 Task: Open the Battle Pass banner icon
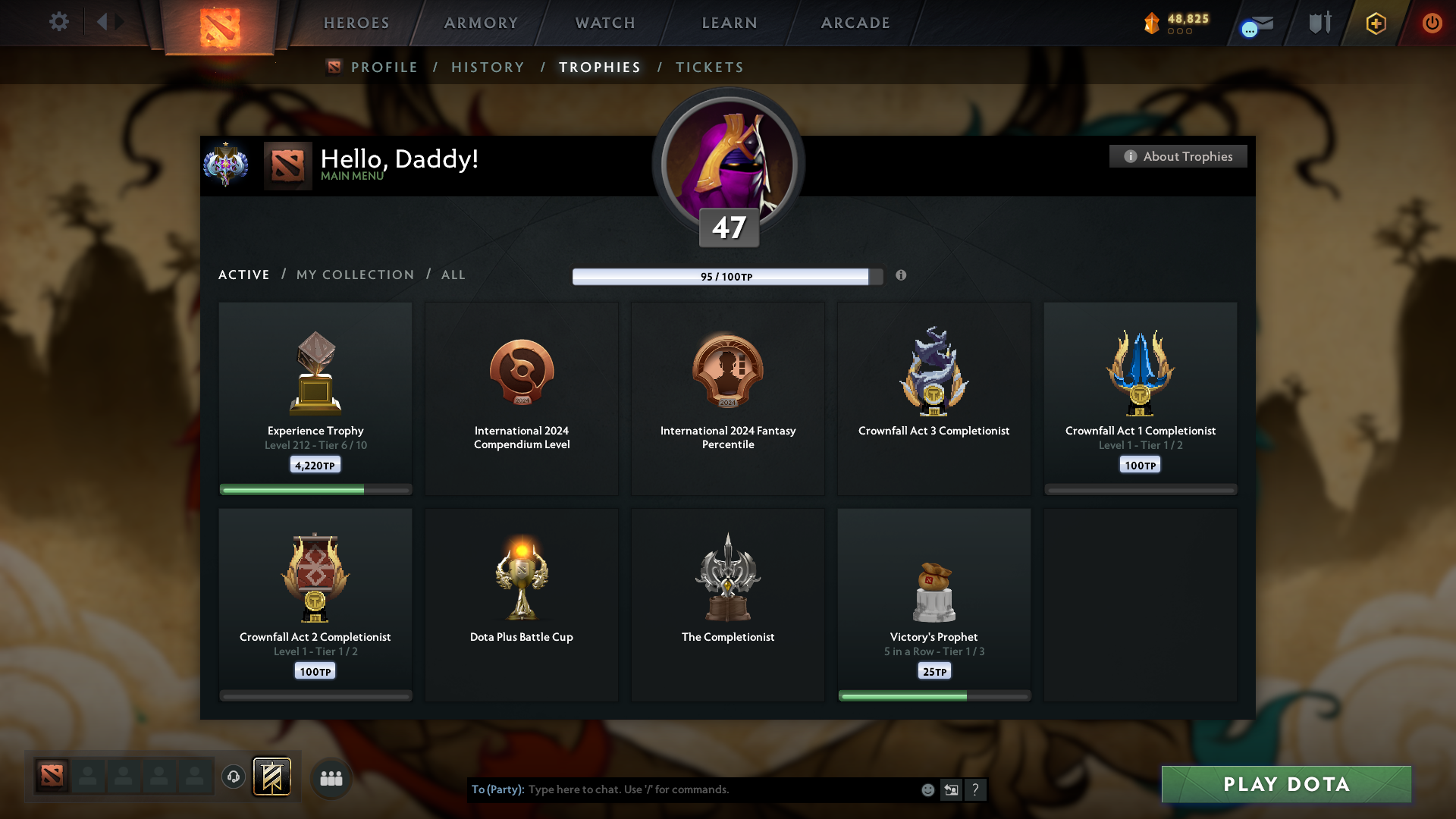[273, 777]
